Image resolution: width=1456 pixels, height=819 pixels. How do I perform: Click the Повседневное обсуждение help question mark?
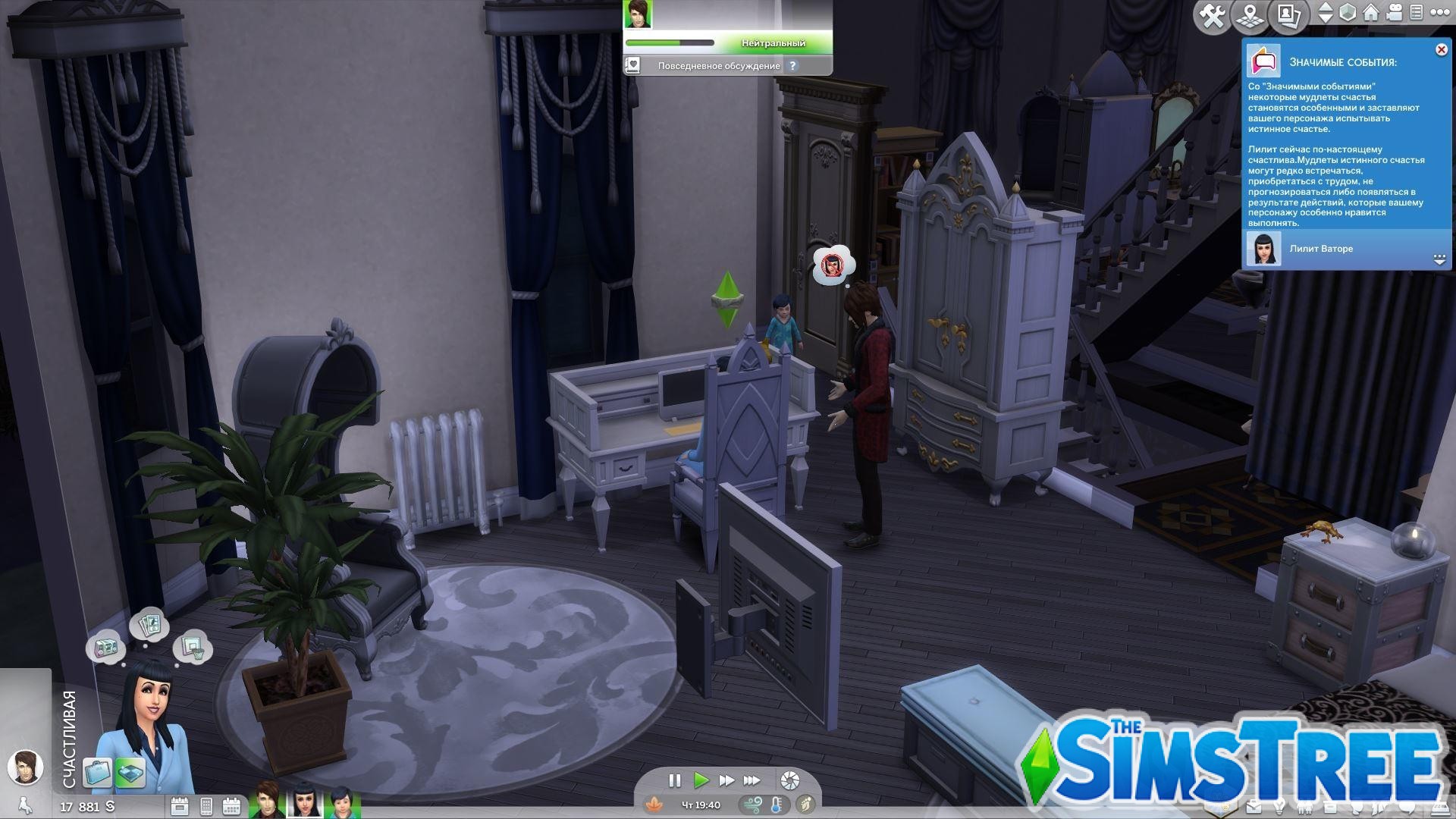tap(792, 66)
